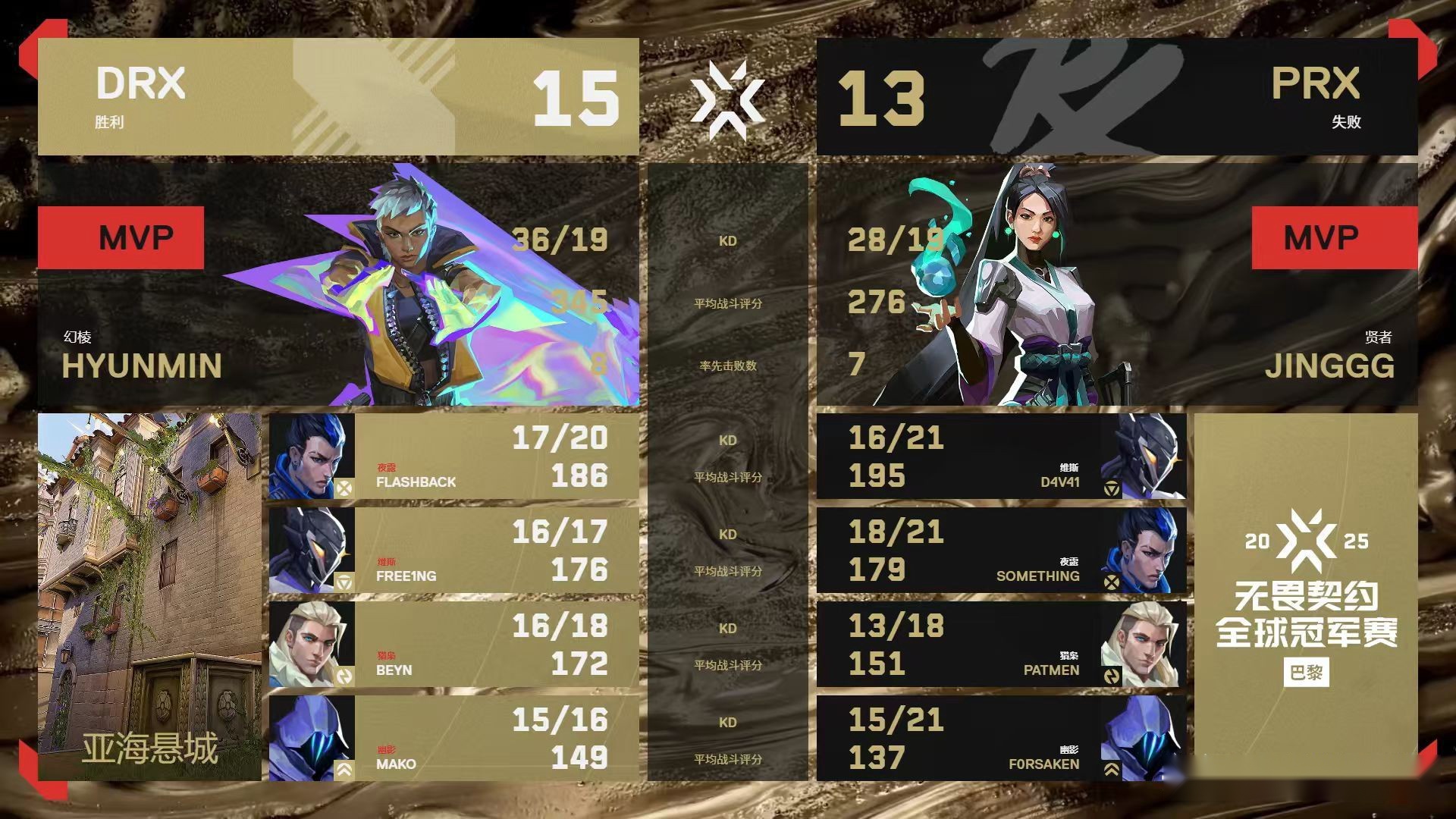Click the 亚海悬城 map thumbnail
This screenshot has width=1456, height=819.
(x=149, y=597)
